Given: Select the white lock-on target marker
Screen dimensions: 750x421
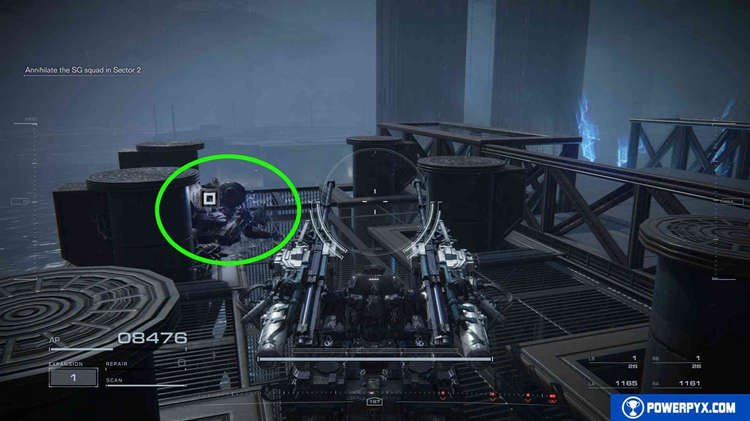Looking at the screenshot, I should [209, 199].
